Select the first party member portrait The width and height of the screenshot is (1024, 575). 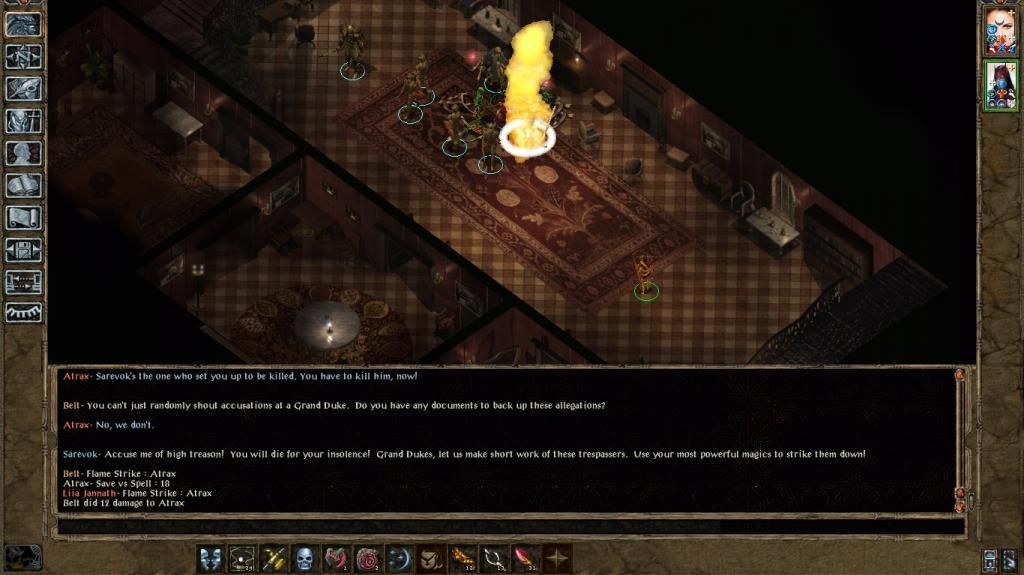1000,31
